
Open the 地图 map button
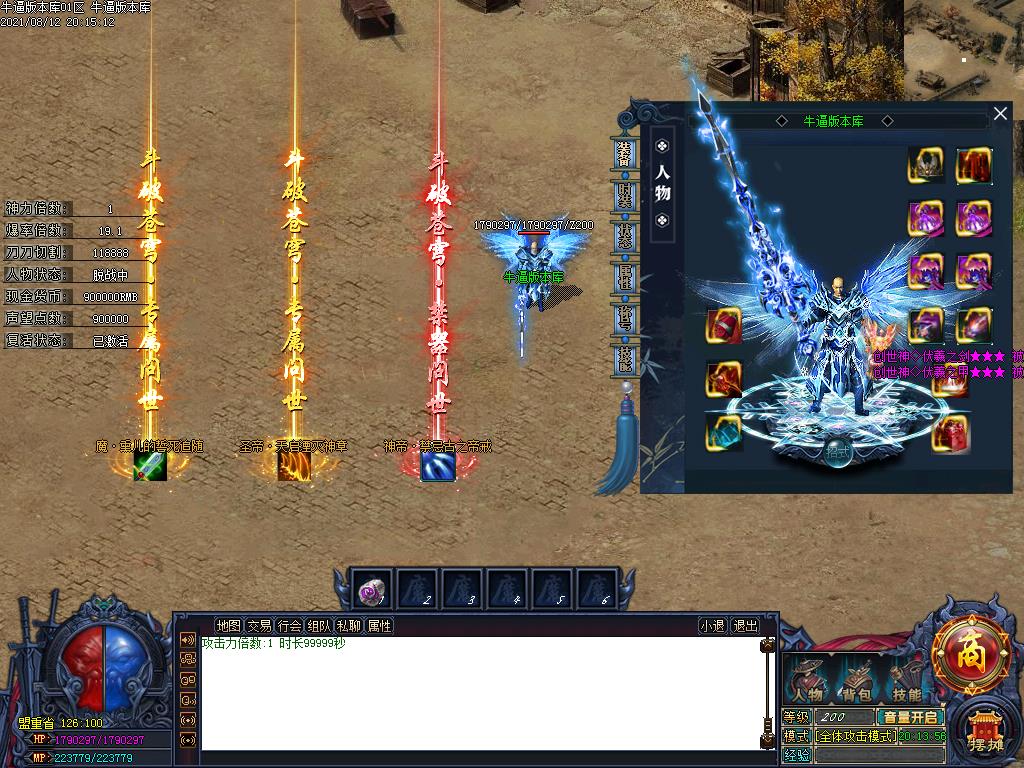tap(228, 626)
